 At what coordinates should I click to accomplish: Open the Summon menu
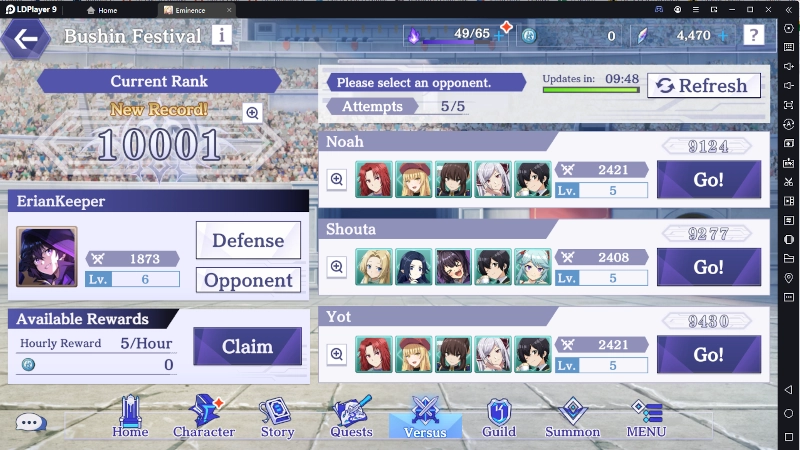point(572,418)
